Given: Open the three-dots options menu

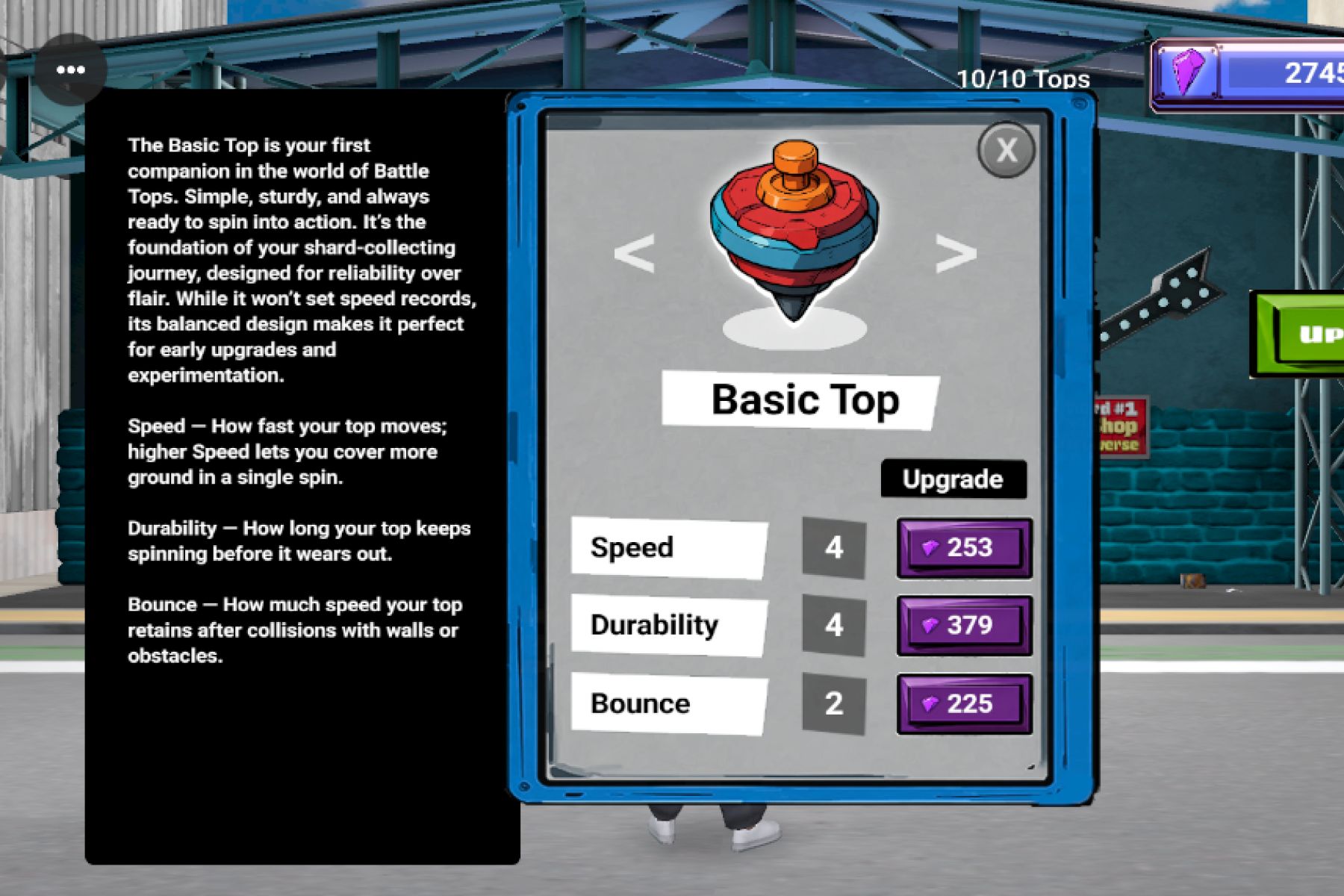Looking at the screenshot, I should pos(71,70).
